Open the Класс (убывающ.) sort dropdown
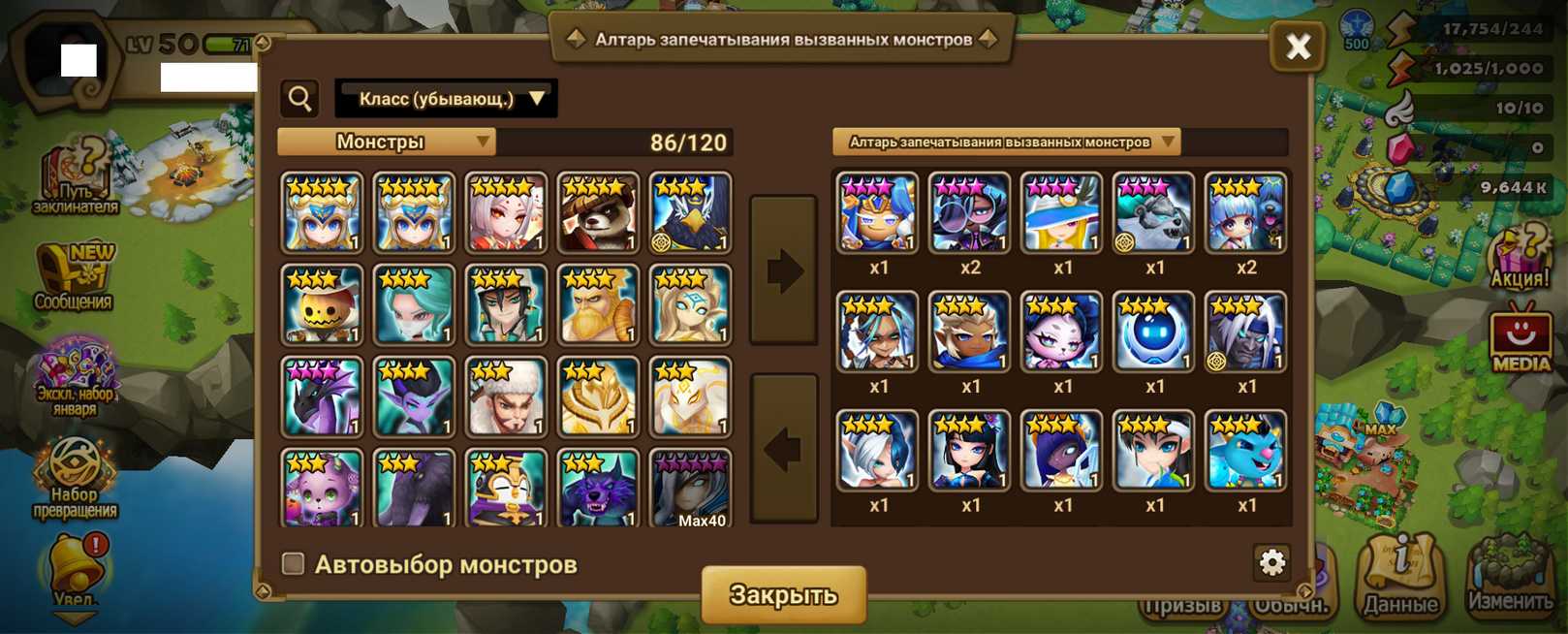The width and height of the screenshot is (1568, 634). point(446,99)
